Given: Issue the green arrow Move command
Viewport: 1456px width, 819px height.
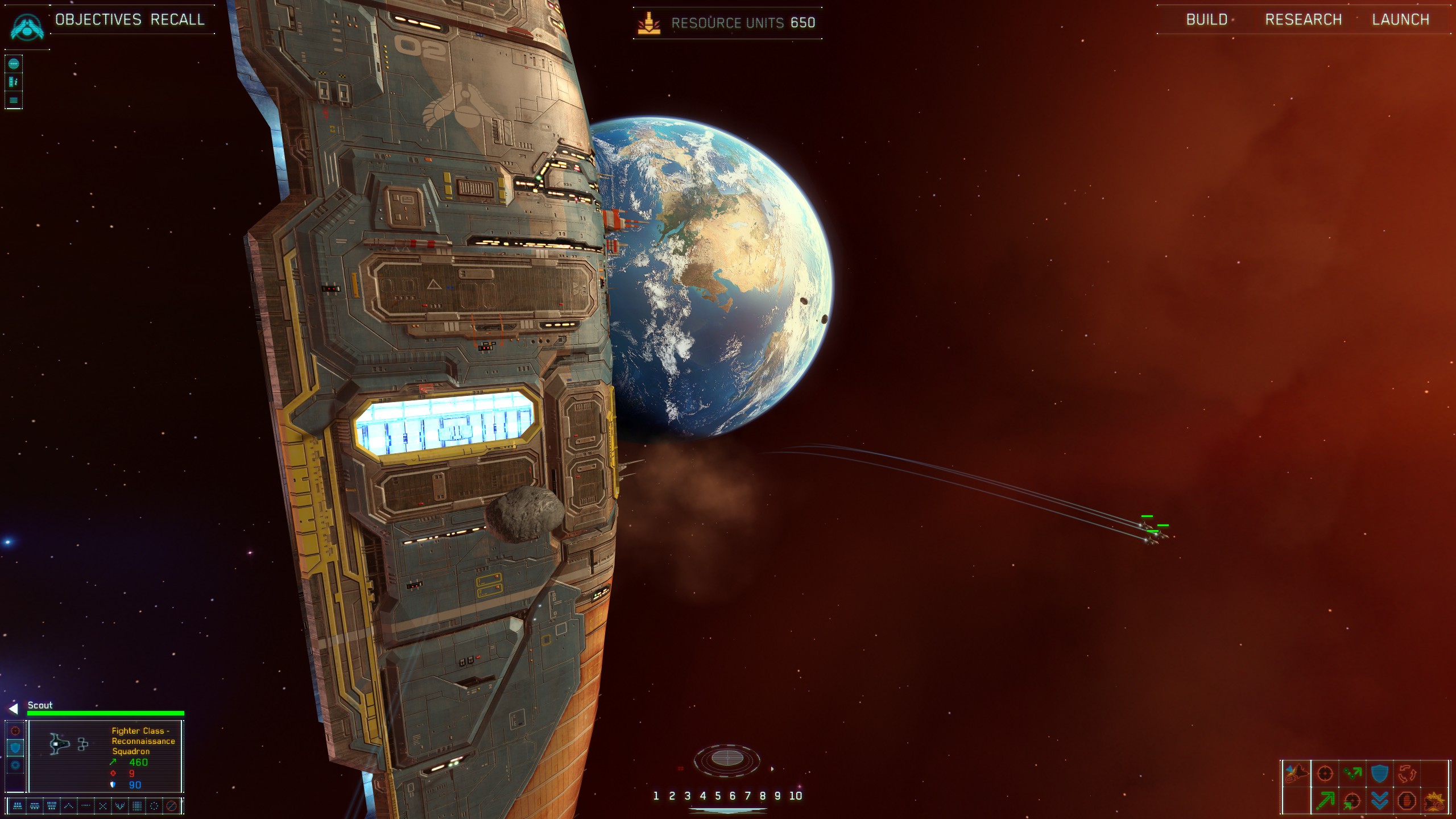Looking at the screenshot, I should pos(1325,801).
